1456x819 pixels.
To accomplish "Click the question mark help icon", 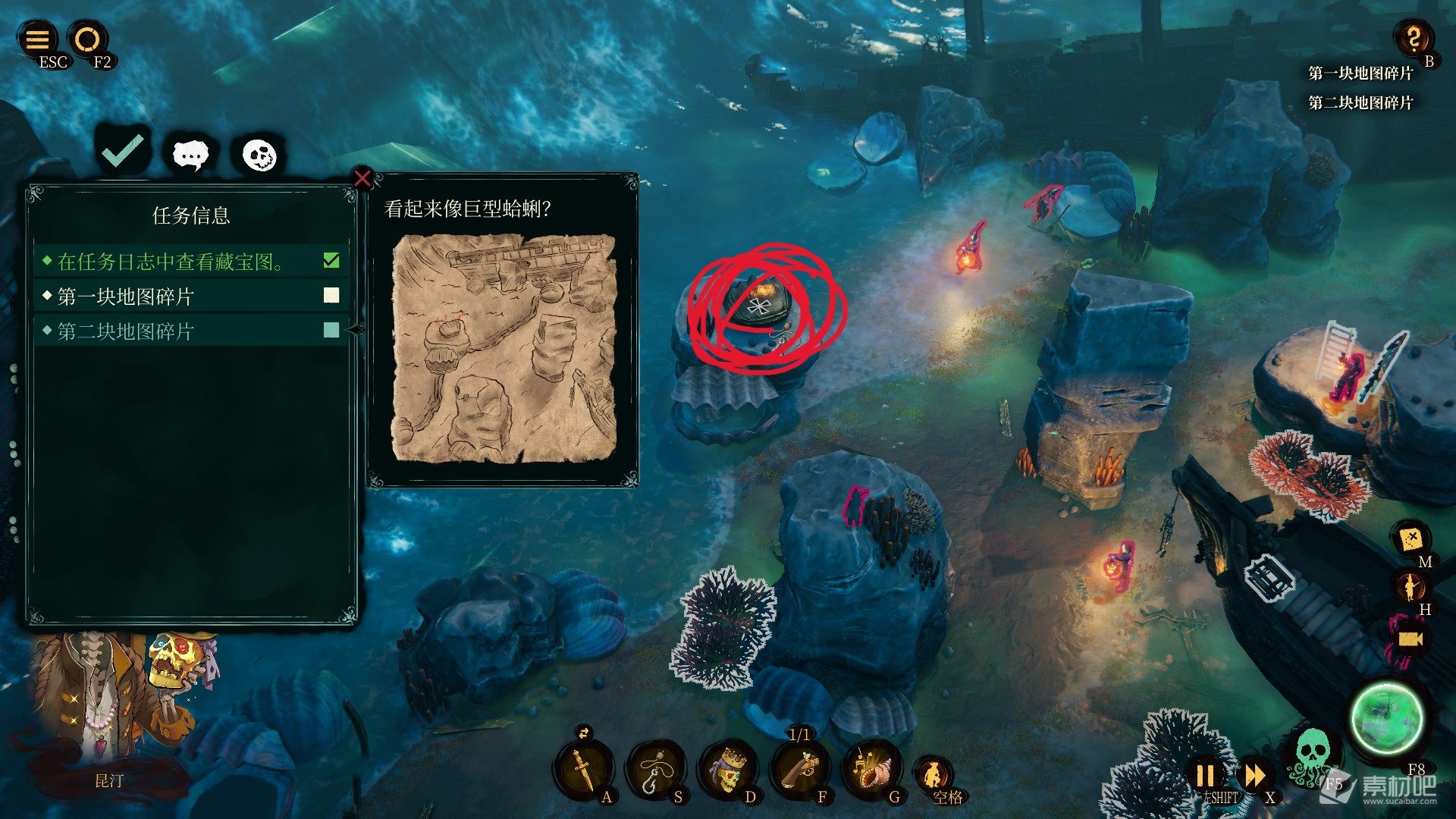I will coord(1414,38).
